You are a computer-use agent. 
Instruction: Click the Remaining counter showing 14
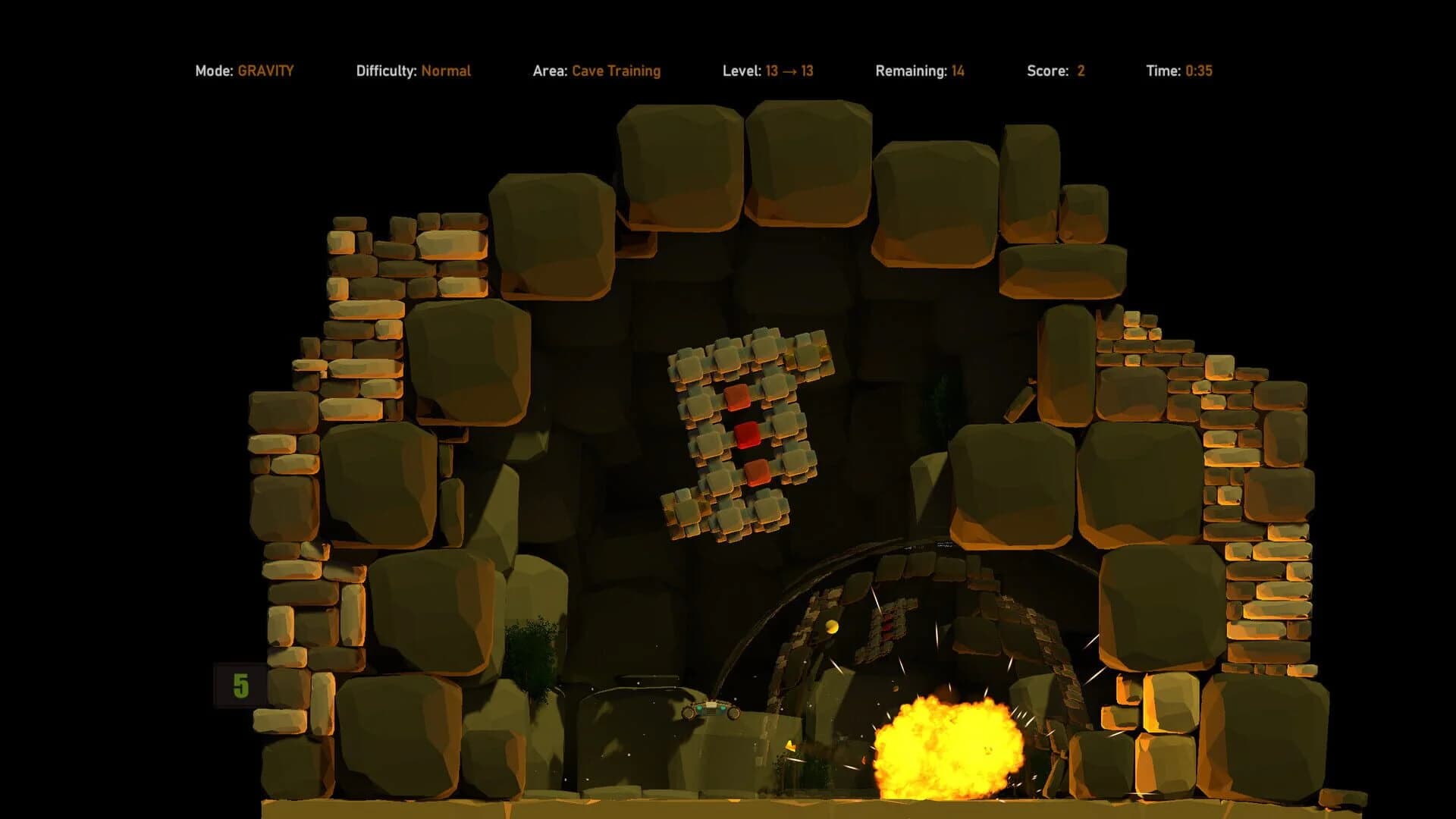(x=958, y=71)
